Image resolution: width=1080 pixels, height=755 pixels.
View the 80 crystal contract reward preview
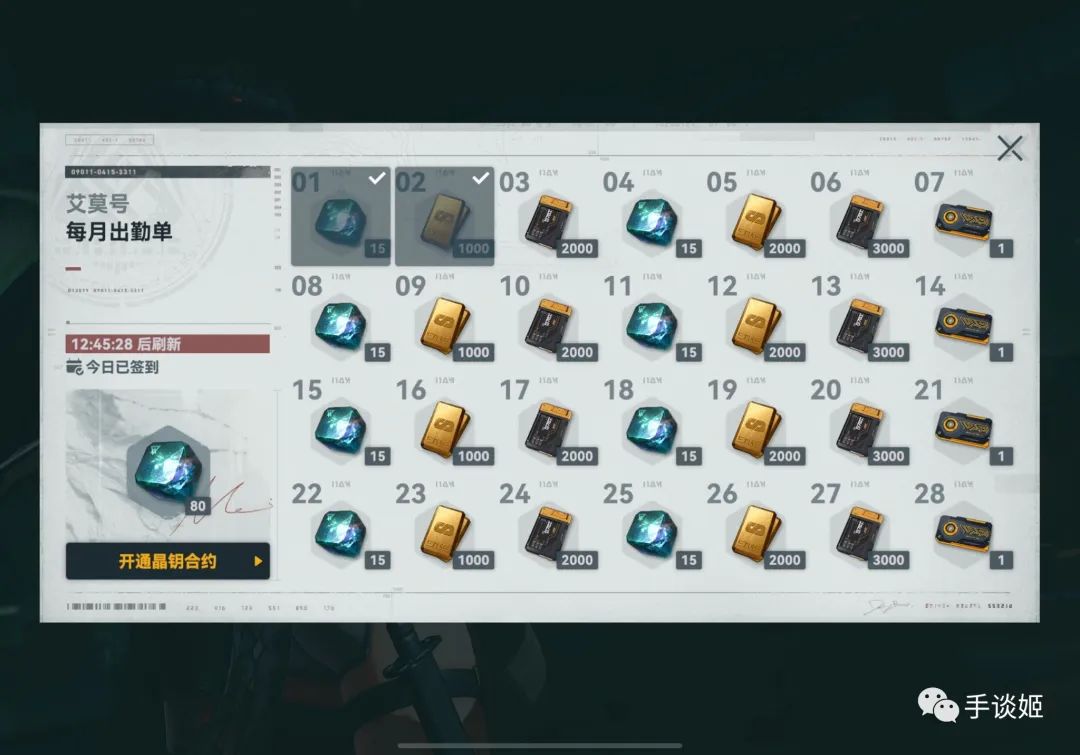[167, 468]
